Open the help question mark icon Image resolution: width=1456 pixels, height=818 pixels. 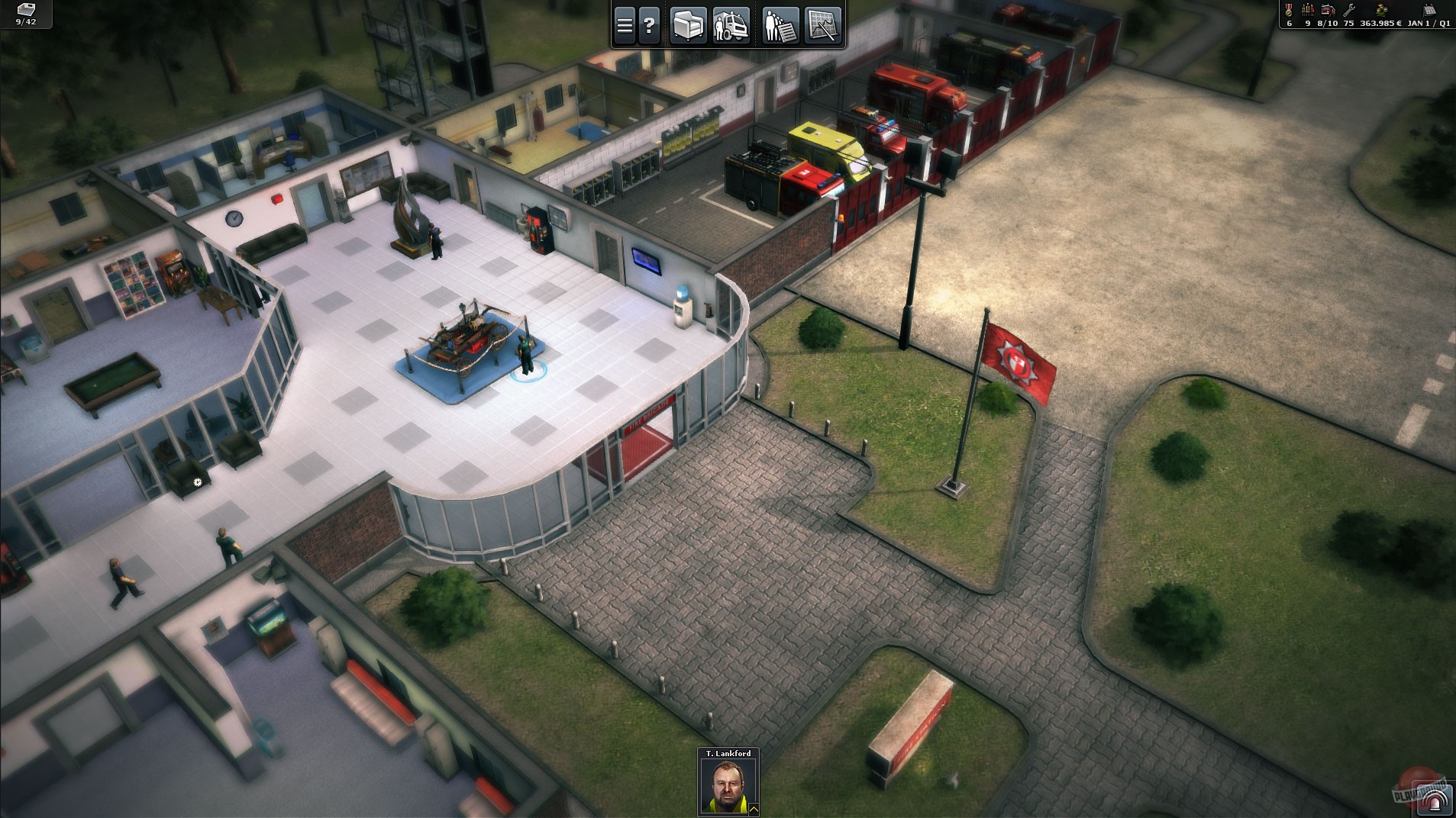click(649, 24)
